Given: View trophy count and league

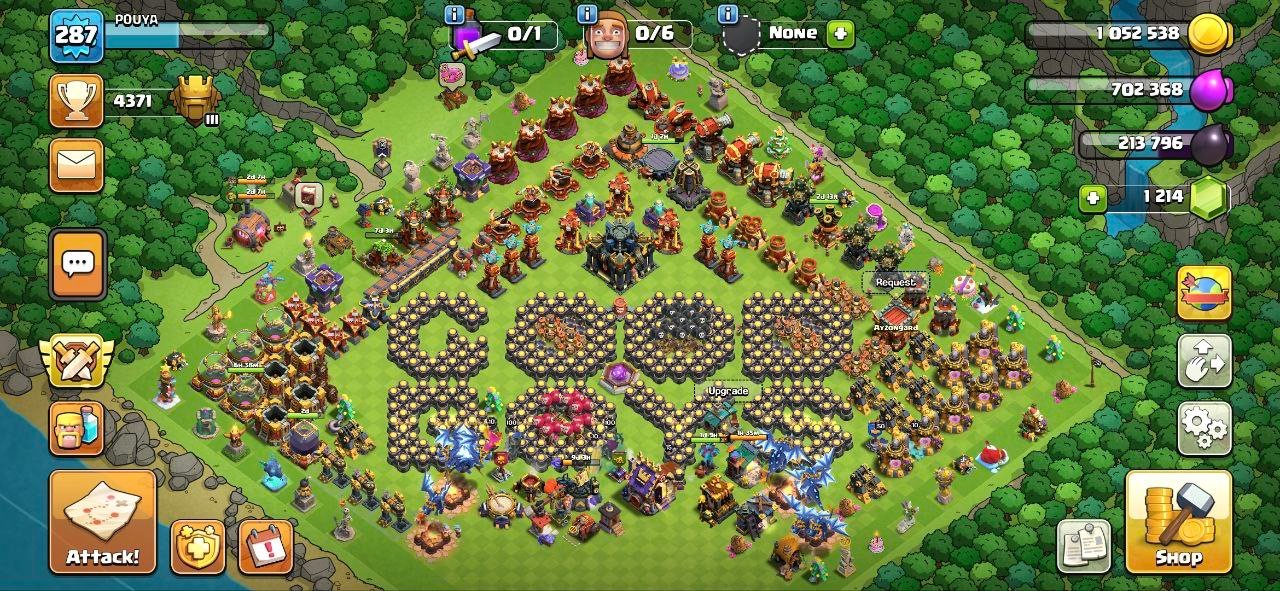Looking at the screenshot, I should 77,102.
